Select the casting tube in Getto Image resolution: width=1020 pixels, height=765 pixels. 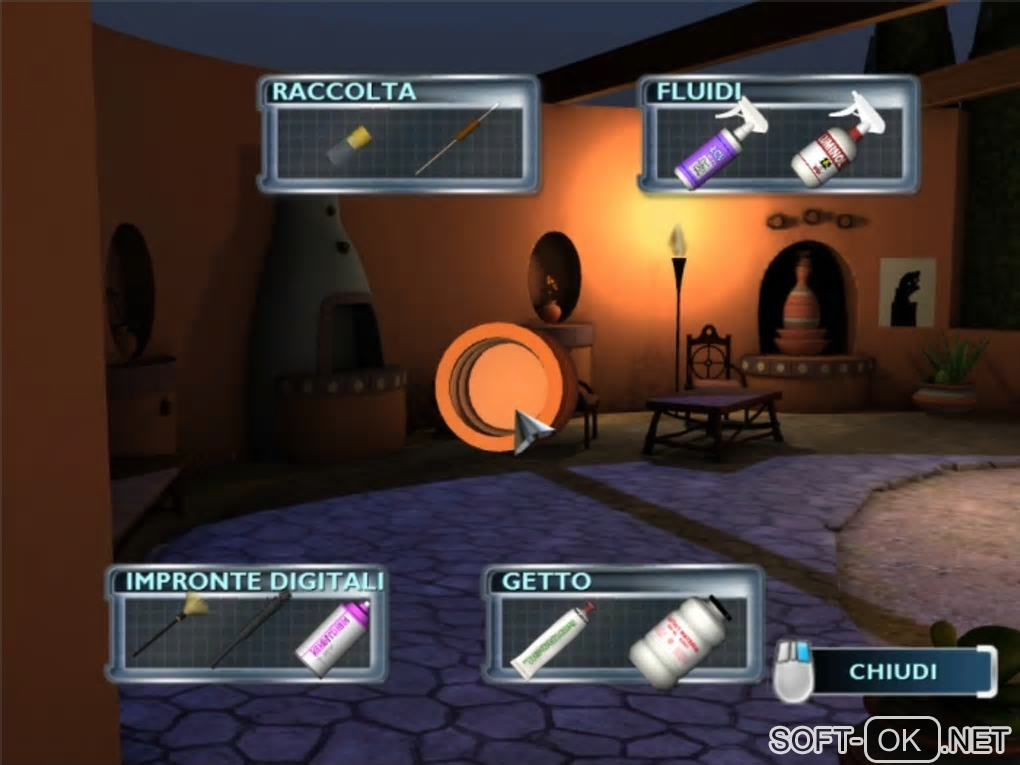pos(553,638)
